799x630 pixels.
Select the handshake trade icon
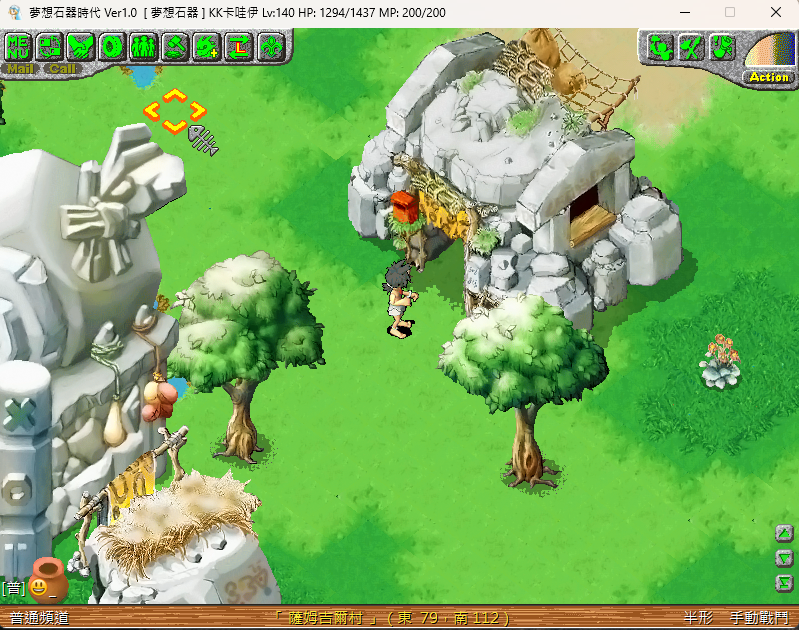pyautogui.click(x=81, y=46)
